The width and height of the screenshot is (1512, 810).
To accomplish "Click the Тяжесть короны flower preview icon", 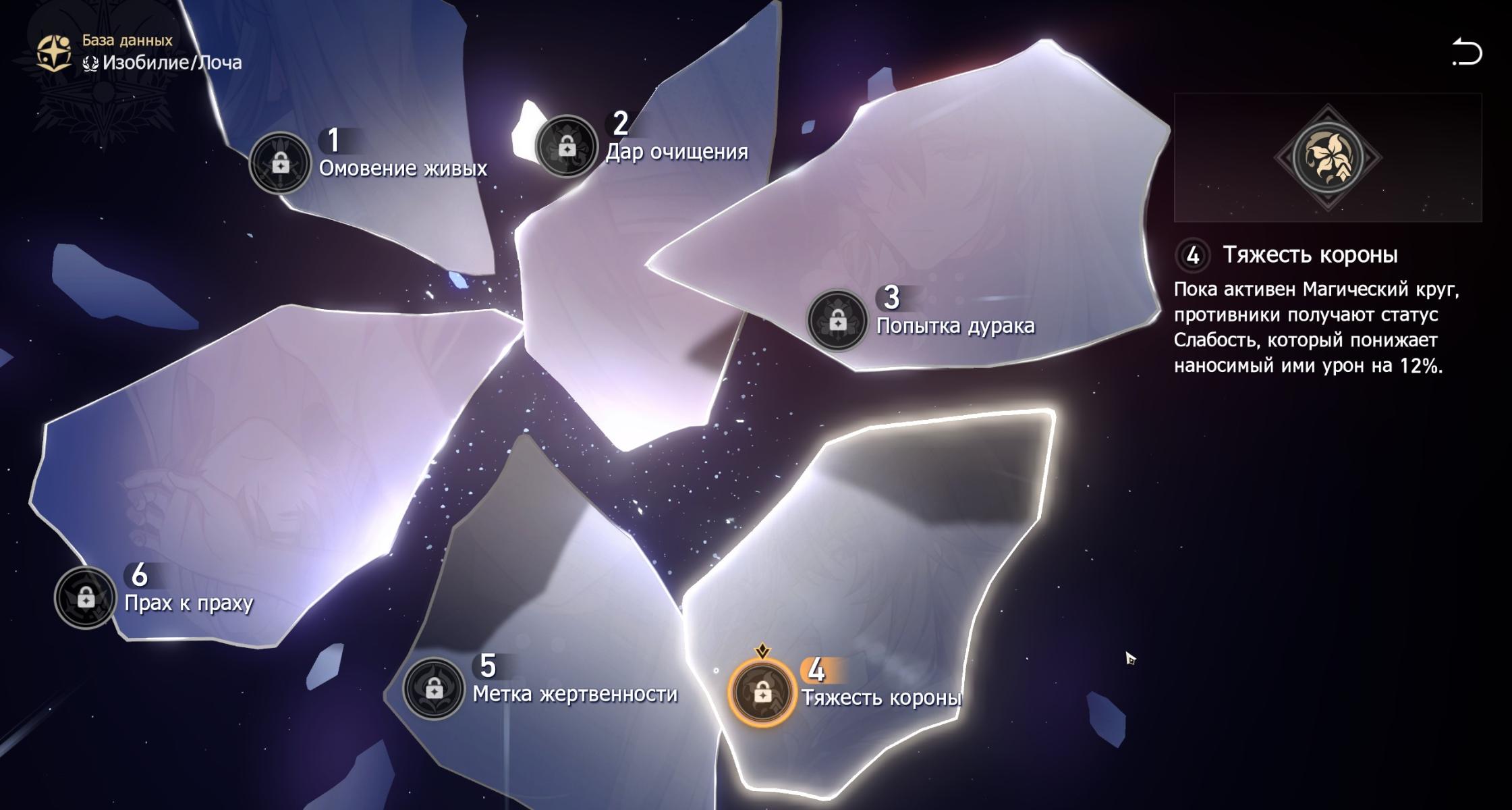I will tap(1328, 157).
